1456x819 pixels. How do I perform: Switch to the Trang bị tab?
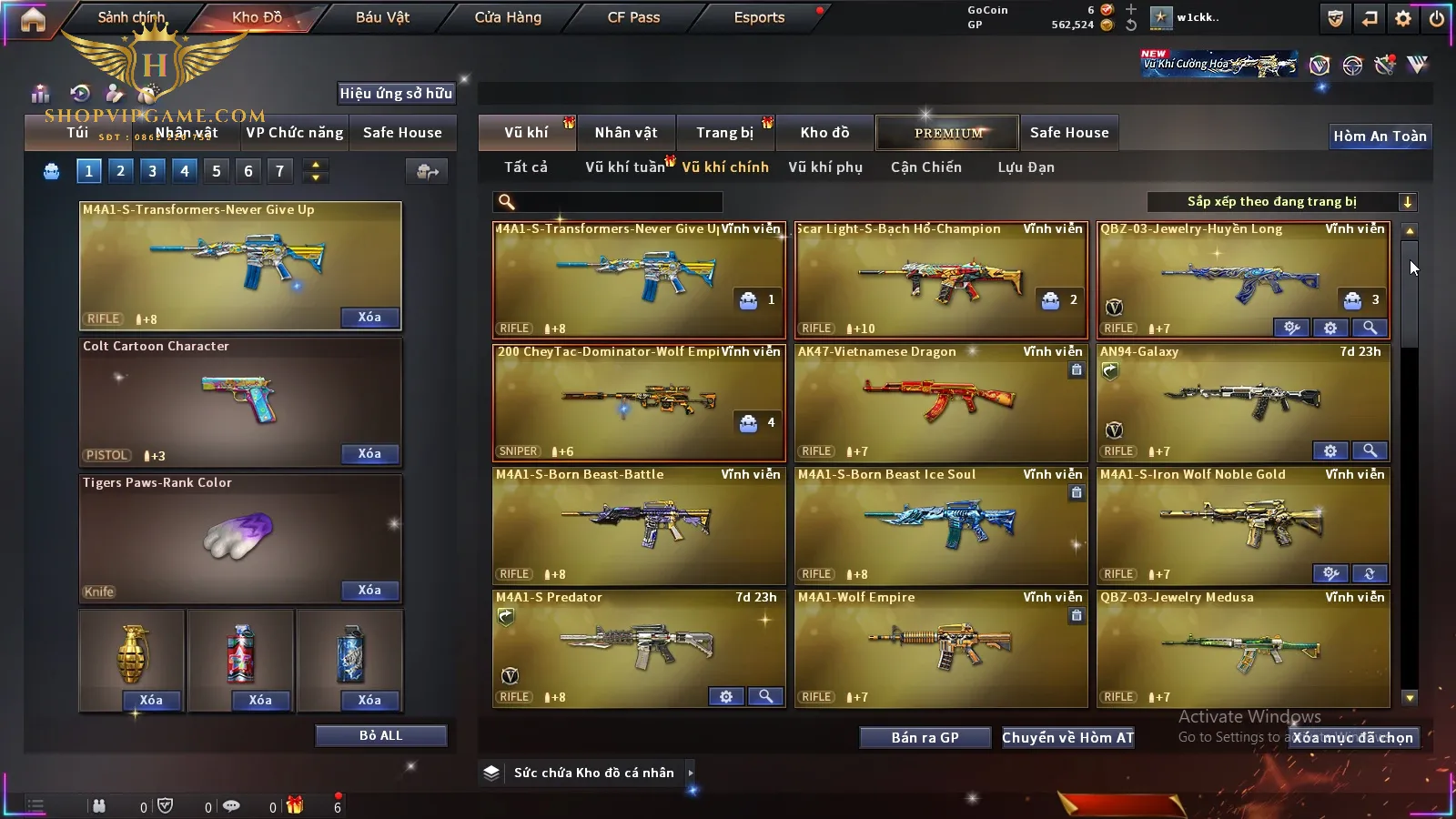tap(724, 133)
